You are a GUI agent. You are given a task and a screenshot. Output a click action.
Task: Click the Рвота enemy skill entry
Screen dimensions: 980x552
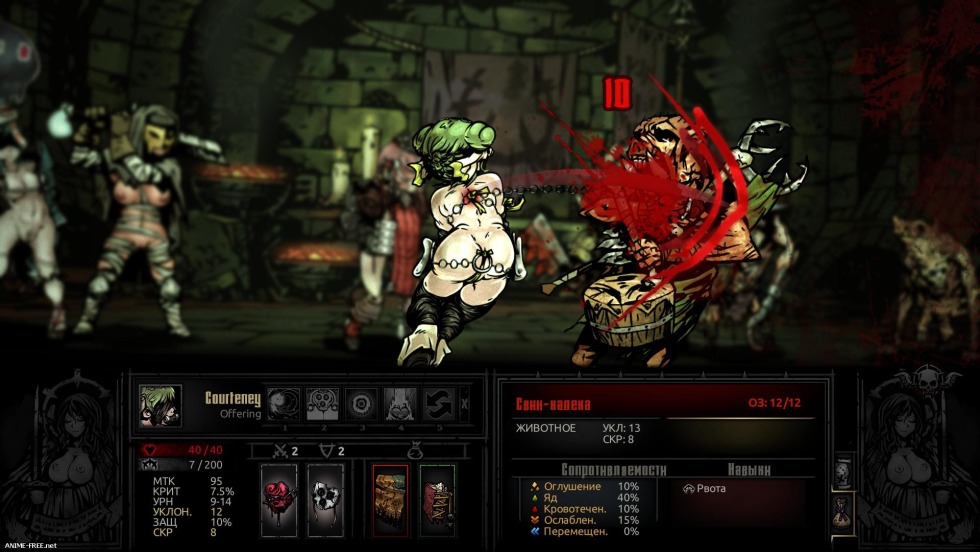(x=706, y=488)
